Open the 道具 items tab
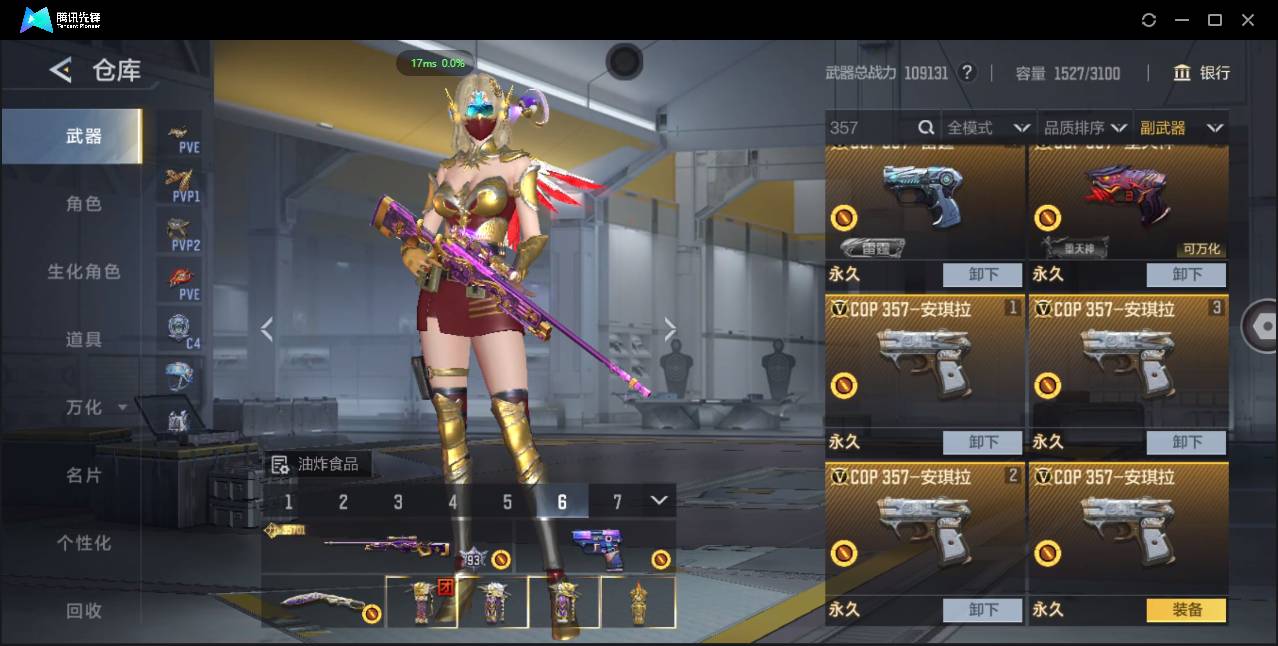 coord(83,340)
